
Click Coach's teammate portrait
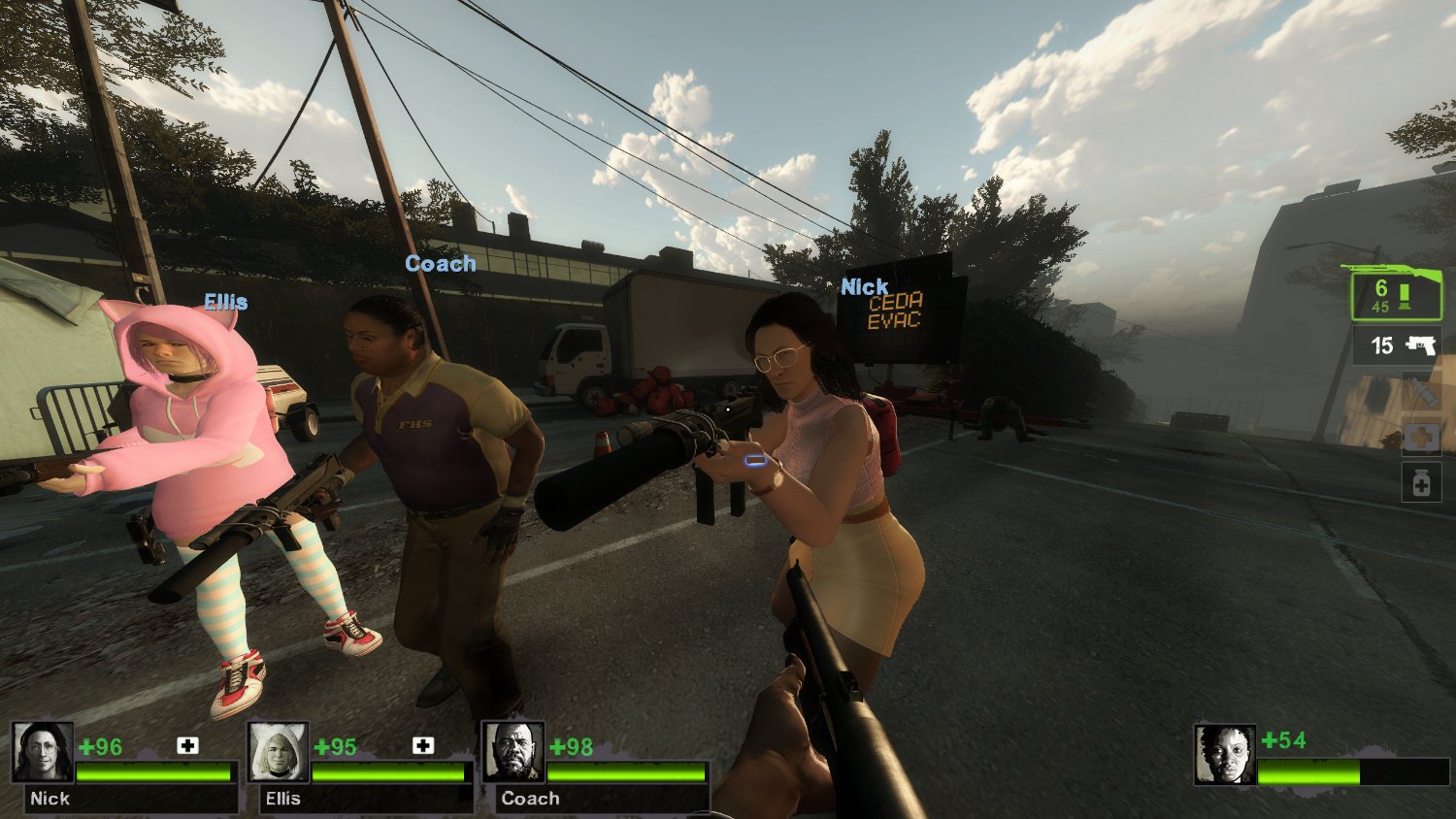coord(513,752)
